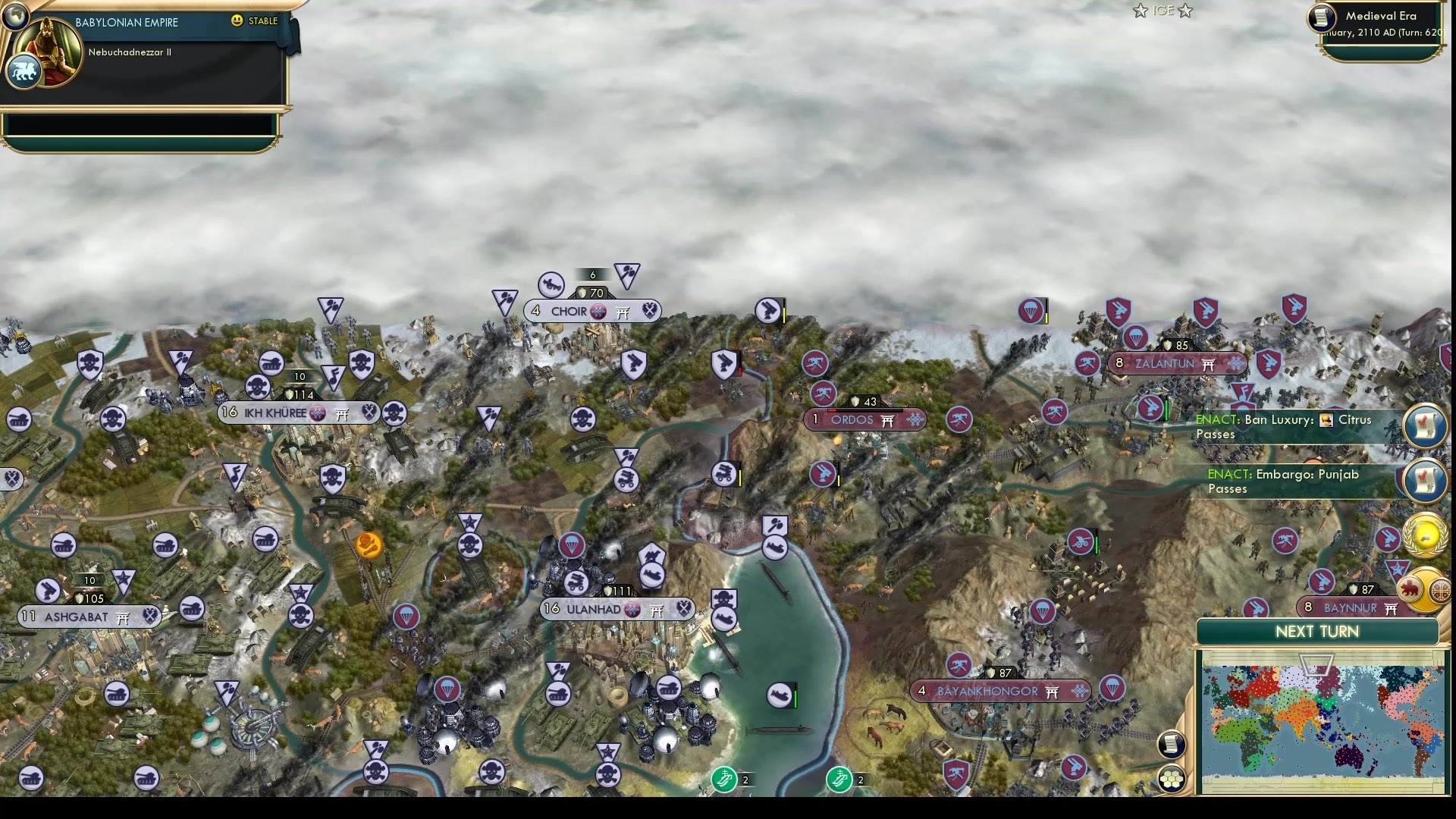This screenshot has height=819, width=1456.
Task: Click the notification log scroll icon bottom left
Action: coord(1172,745)
